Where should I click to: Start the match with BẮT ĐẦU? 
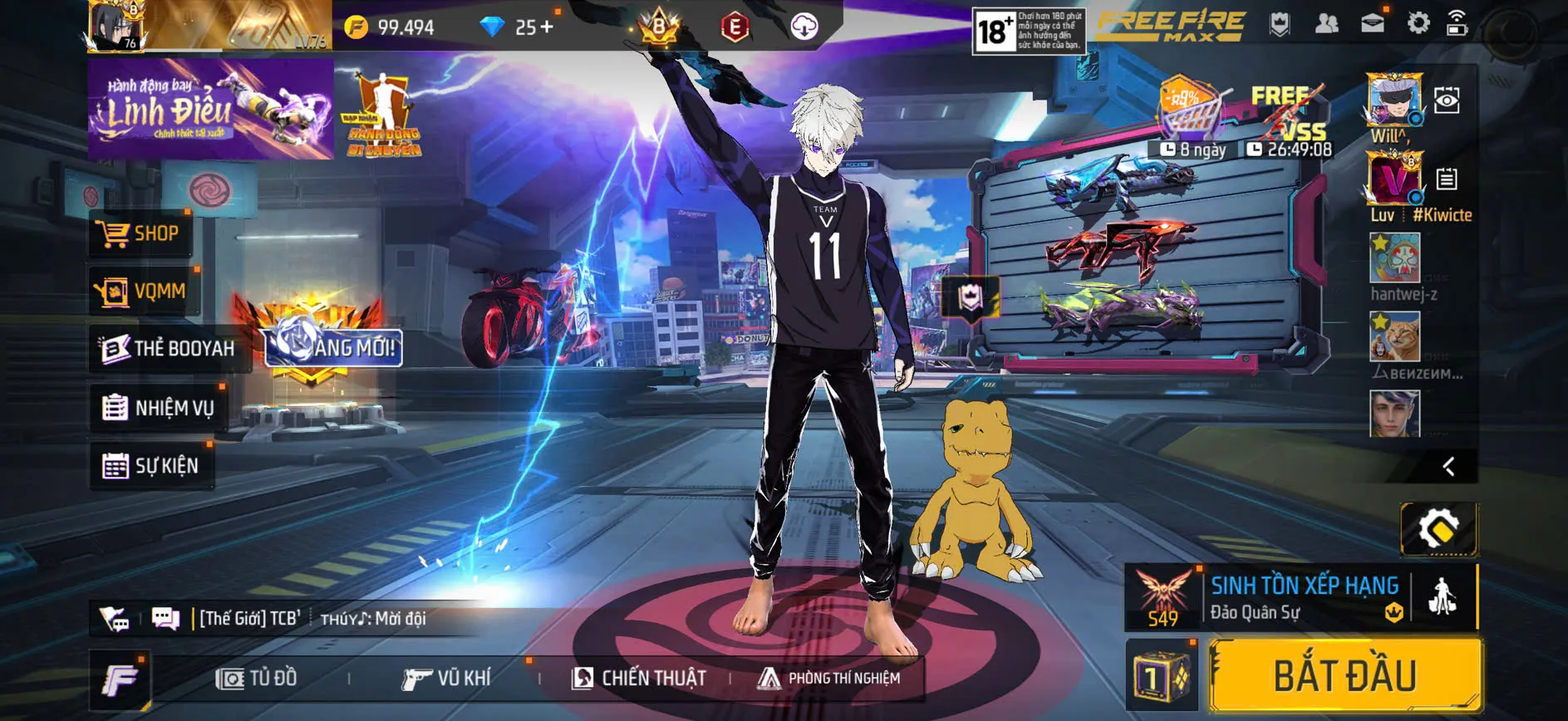coord(1344,674)
